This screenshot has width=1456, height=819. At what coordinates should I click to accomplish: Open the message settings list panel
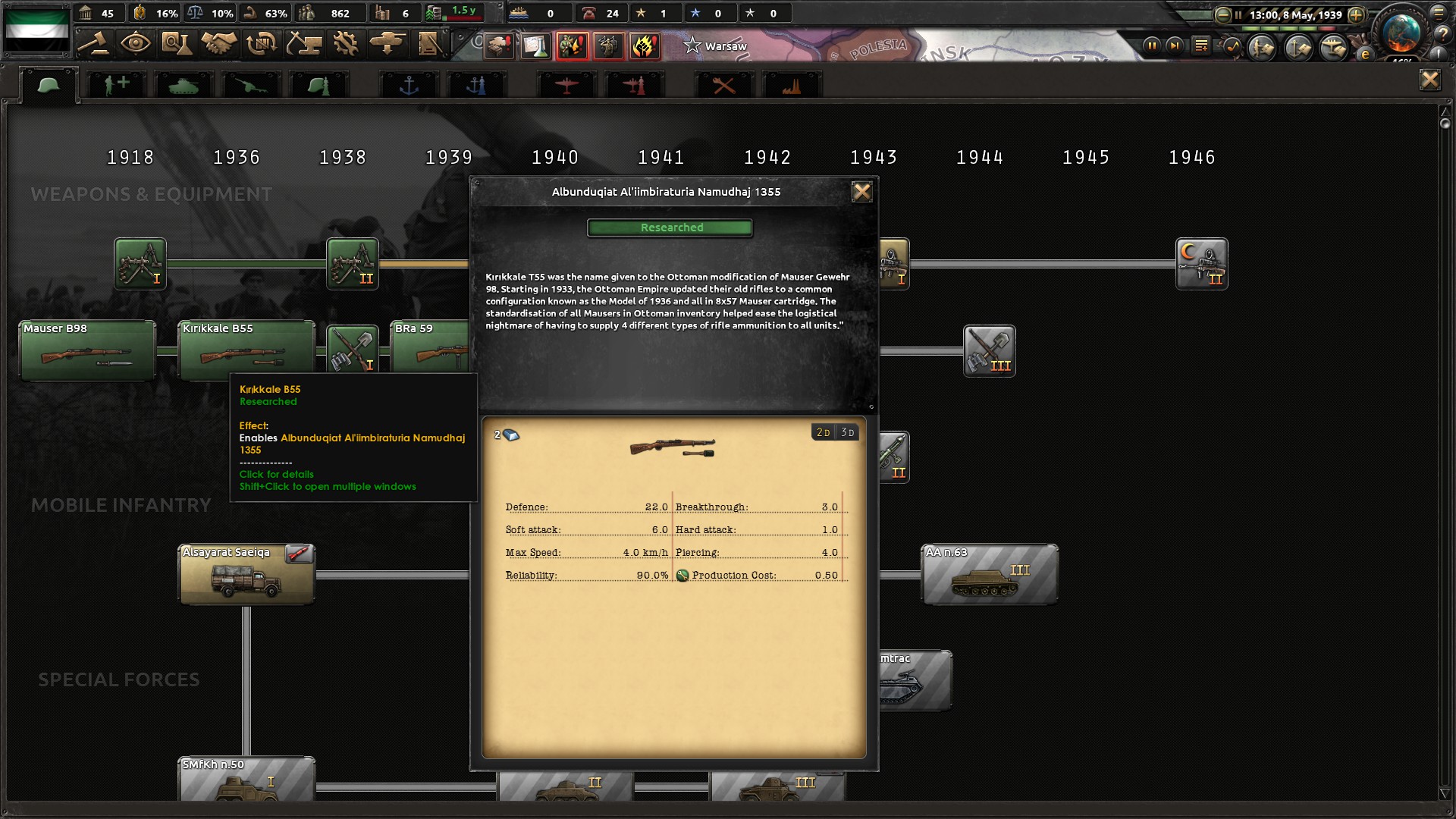1201,45
